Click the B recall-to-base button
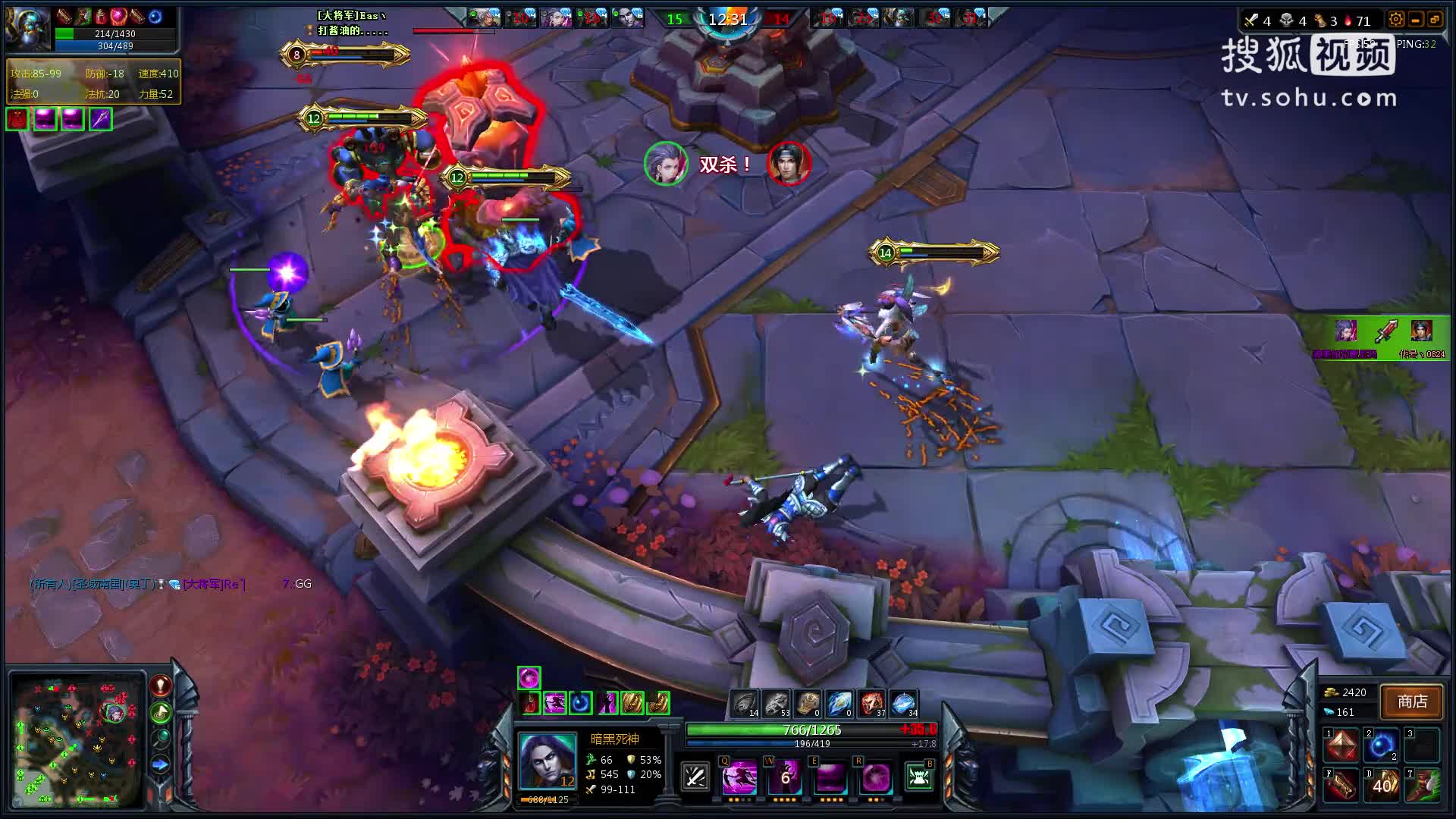 click(919, 777)
